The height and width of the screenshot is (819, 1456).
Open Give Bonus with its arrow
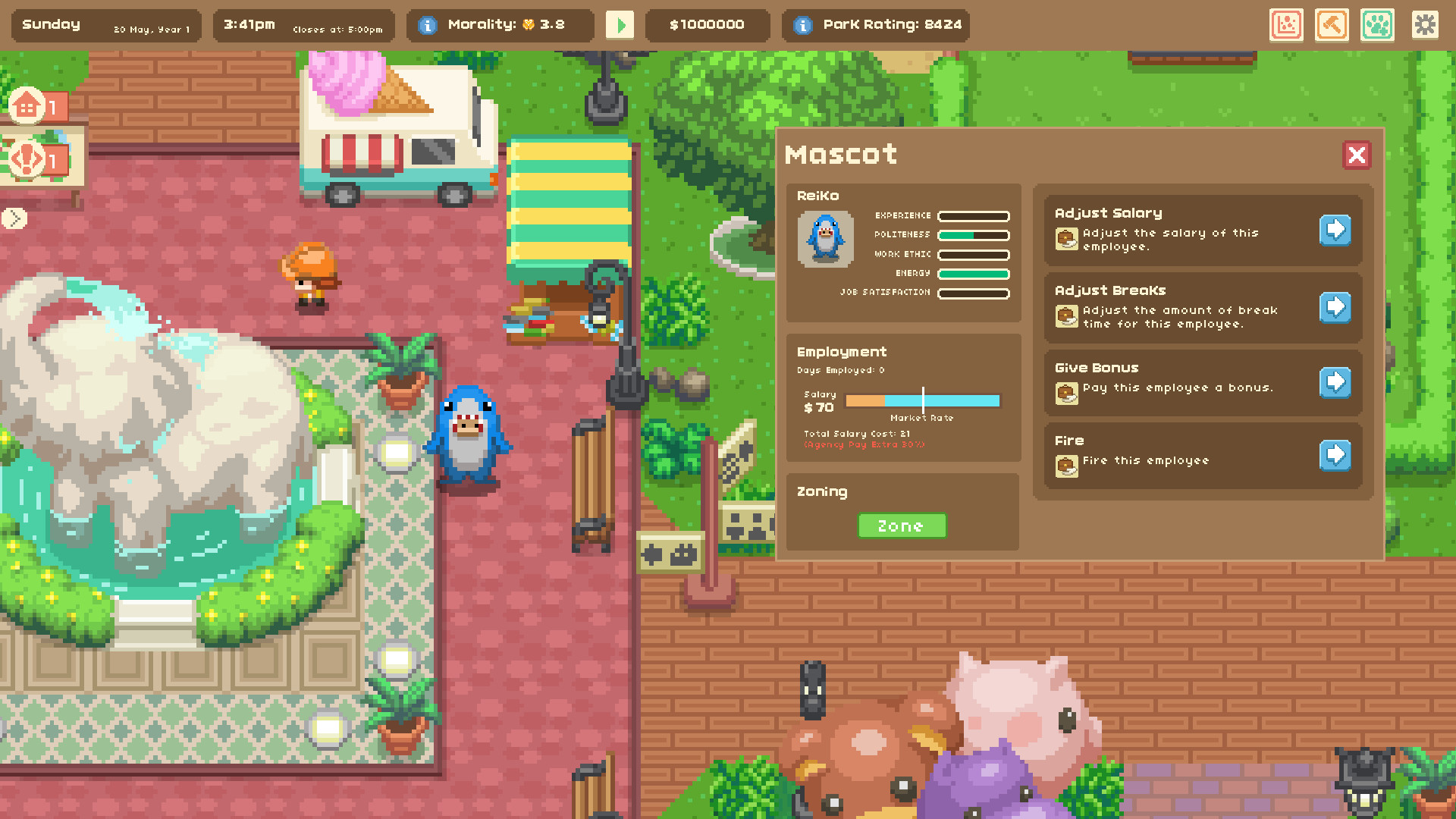point(1335,383)
